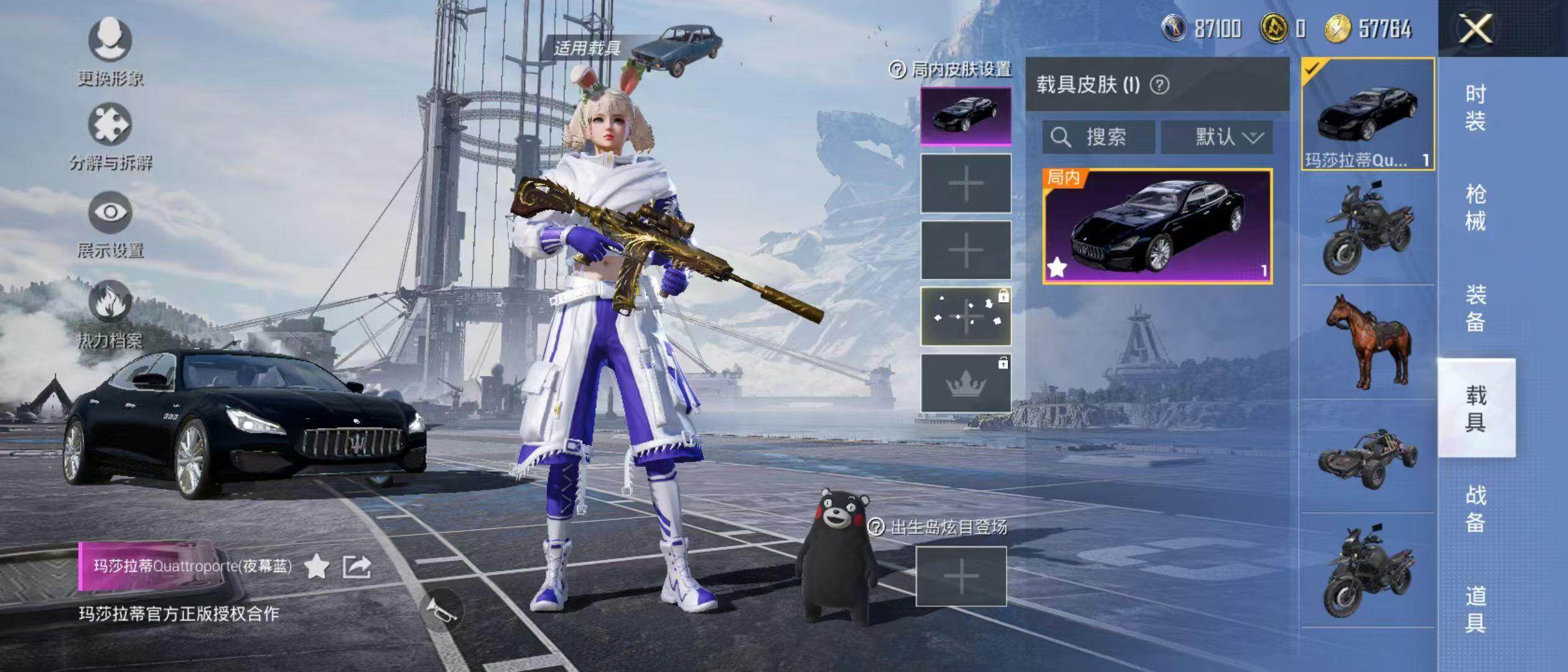Add a 出生岛炫目登场 entrance effect
Screen dimensions: 1568x672
tap(961, 576)
